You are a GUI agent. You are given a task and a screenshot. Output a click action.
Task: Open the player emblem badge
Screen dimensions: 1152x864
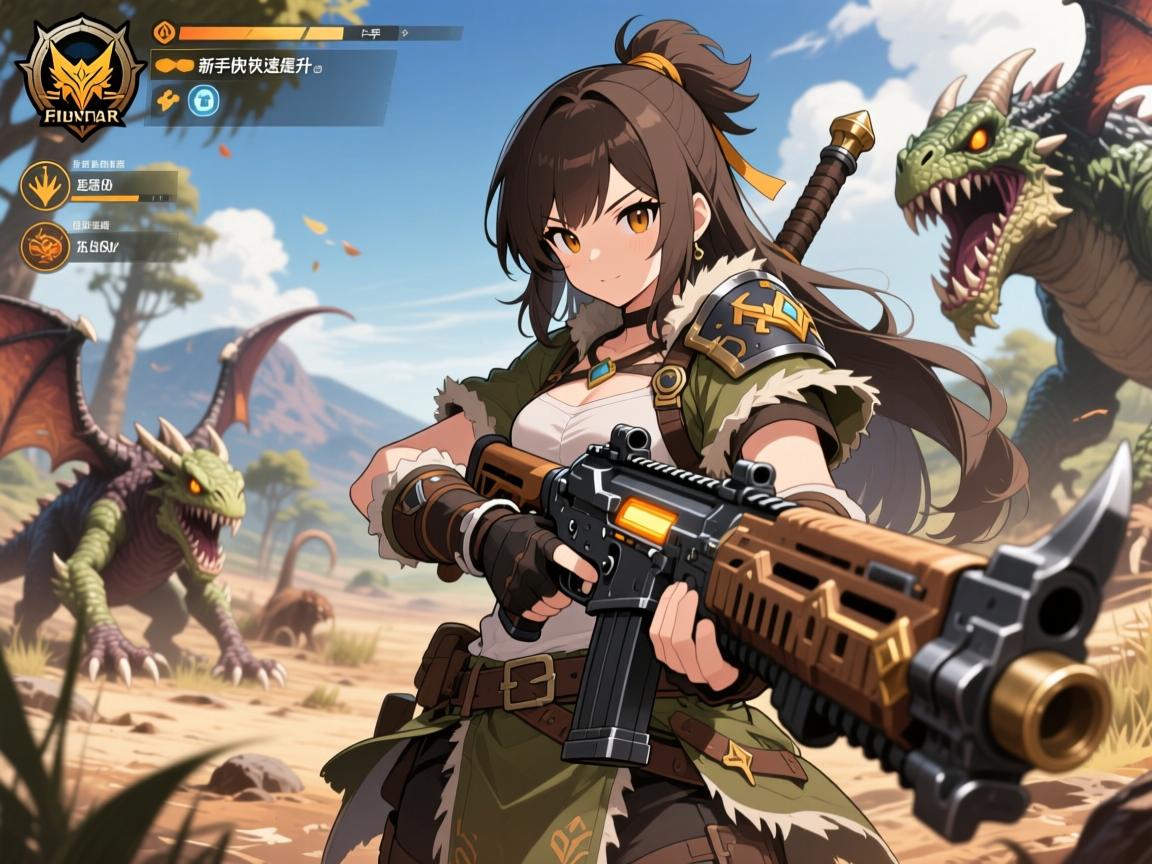(x=81, y=78)
